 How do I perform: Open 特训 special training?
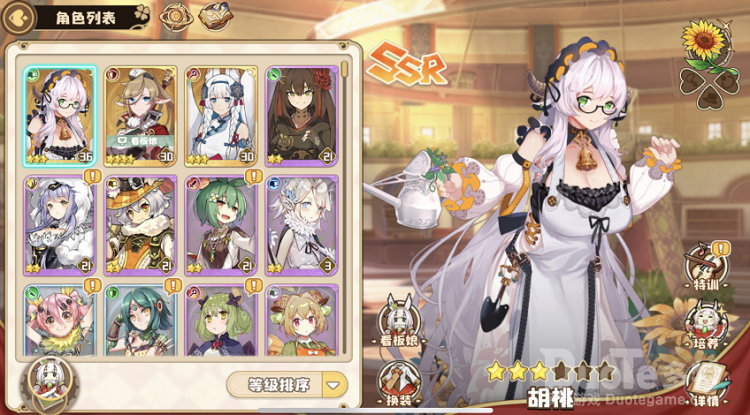(706, 268)
